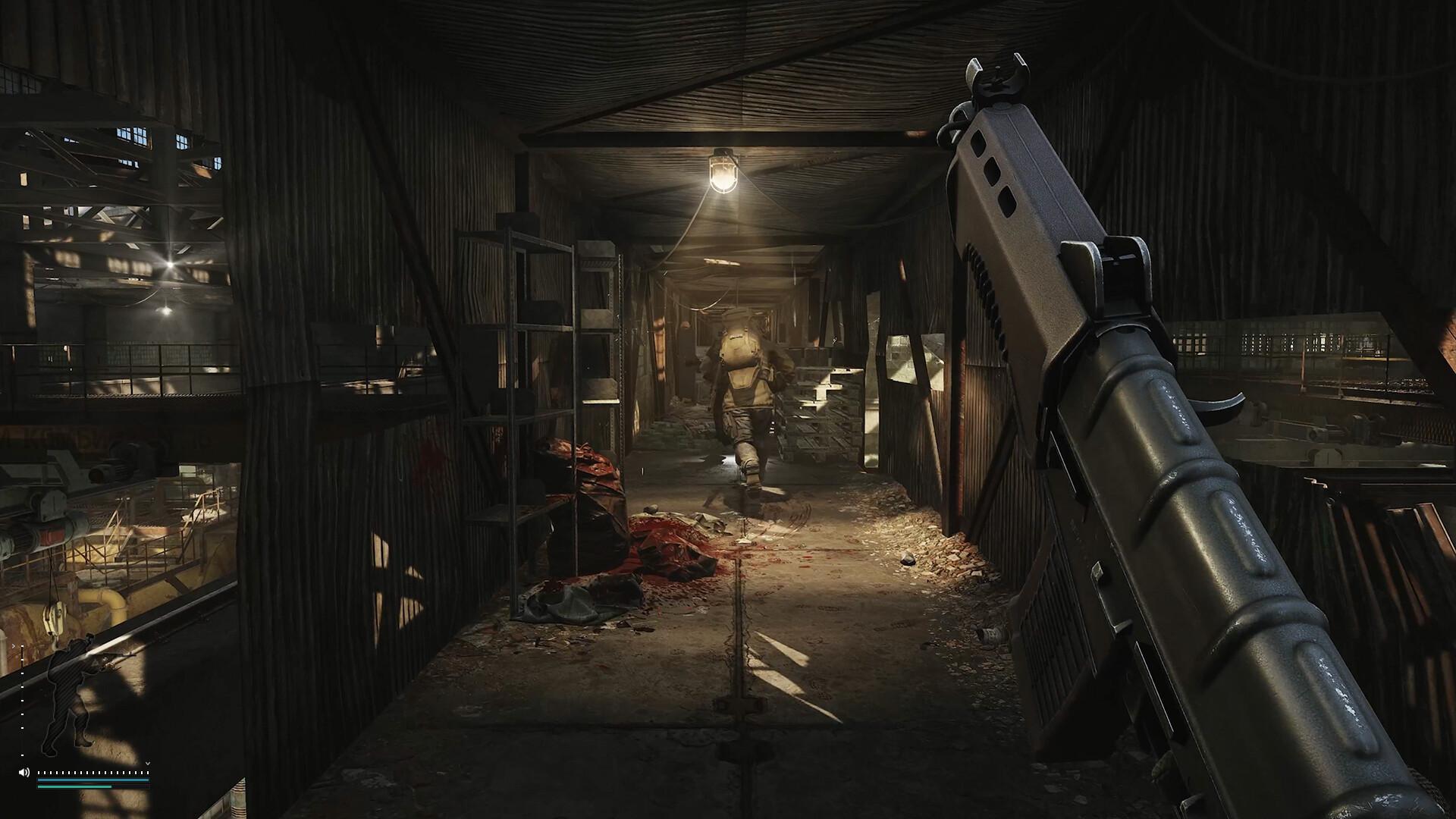Expand the chevron below the stance meter
Image resolution: width=1456 pixels, height=819 pixels.
tap(147, 764)
